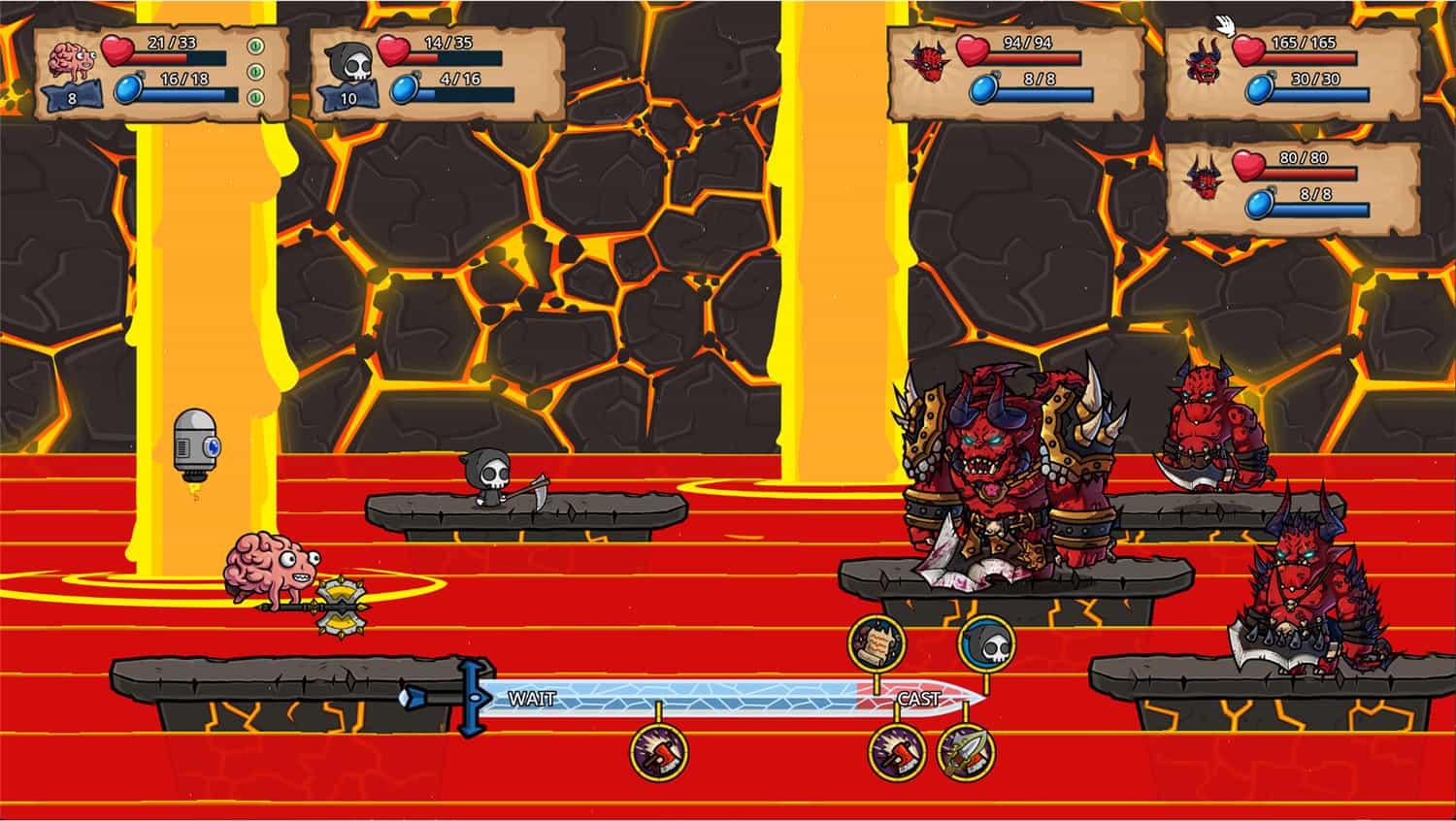Target the demon boss panel with 165/165 health
This screenshot has width=1456, height=821.
[1293, 74]
